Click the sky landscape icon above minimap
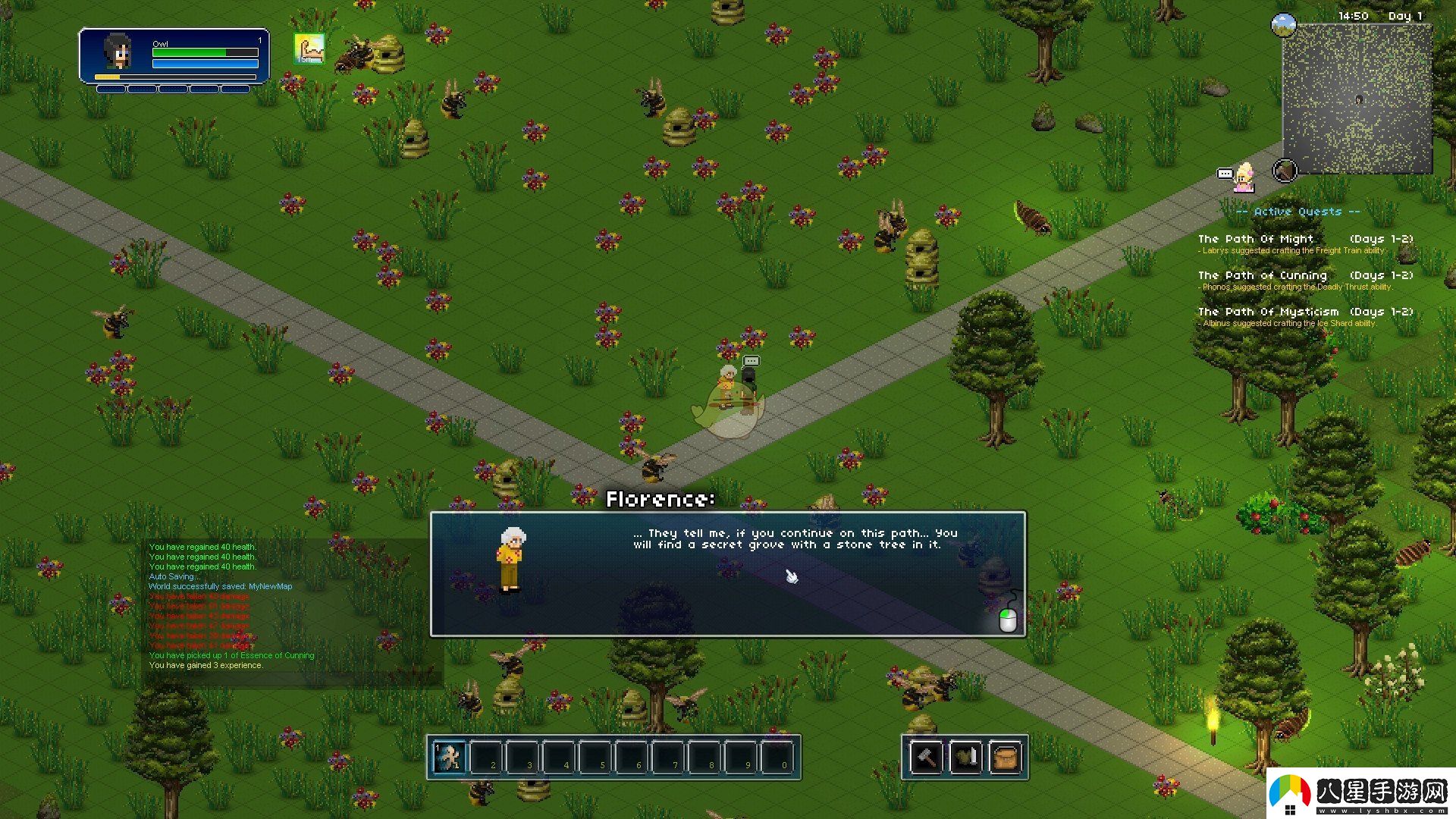 click(1283, 24)
